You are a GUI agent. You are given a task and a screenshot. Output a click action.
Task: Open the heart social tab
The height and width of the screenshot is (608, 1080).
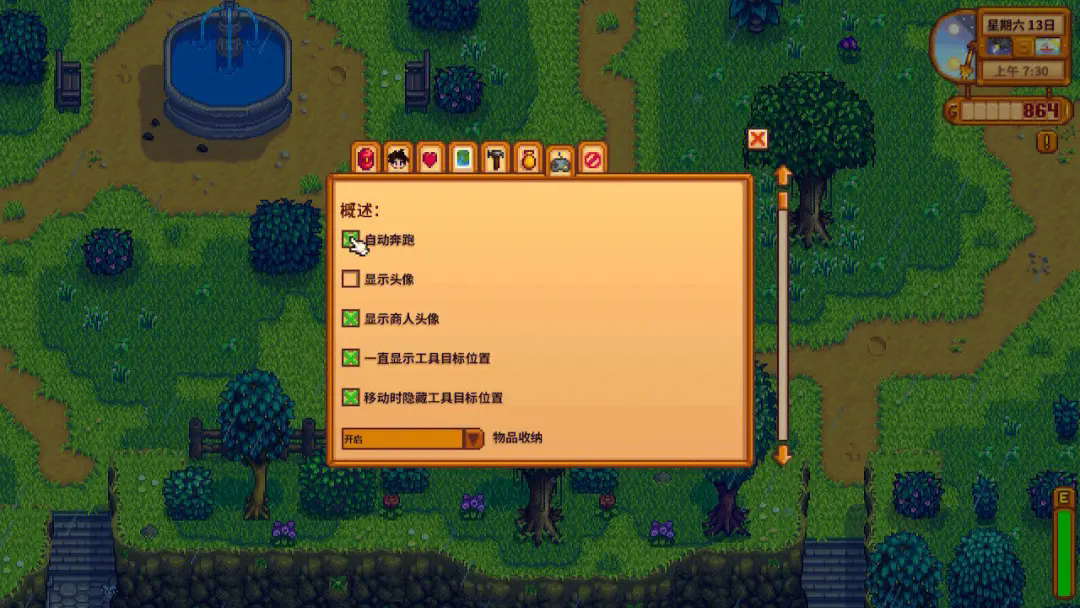tap(431, 159)
